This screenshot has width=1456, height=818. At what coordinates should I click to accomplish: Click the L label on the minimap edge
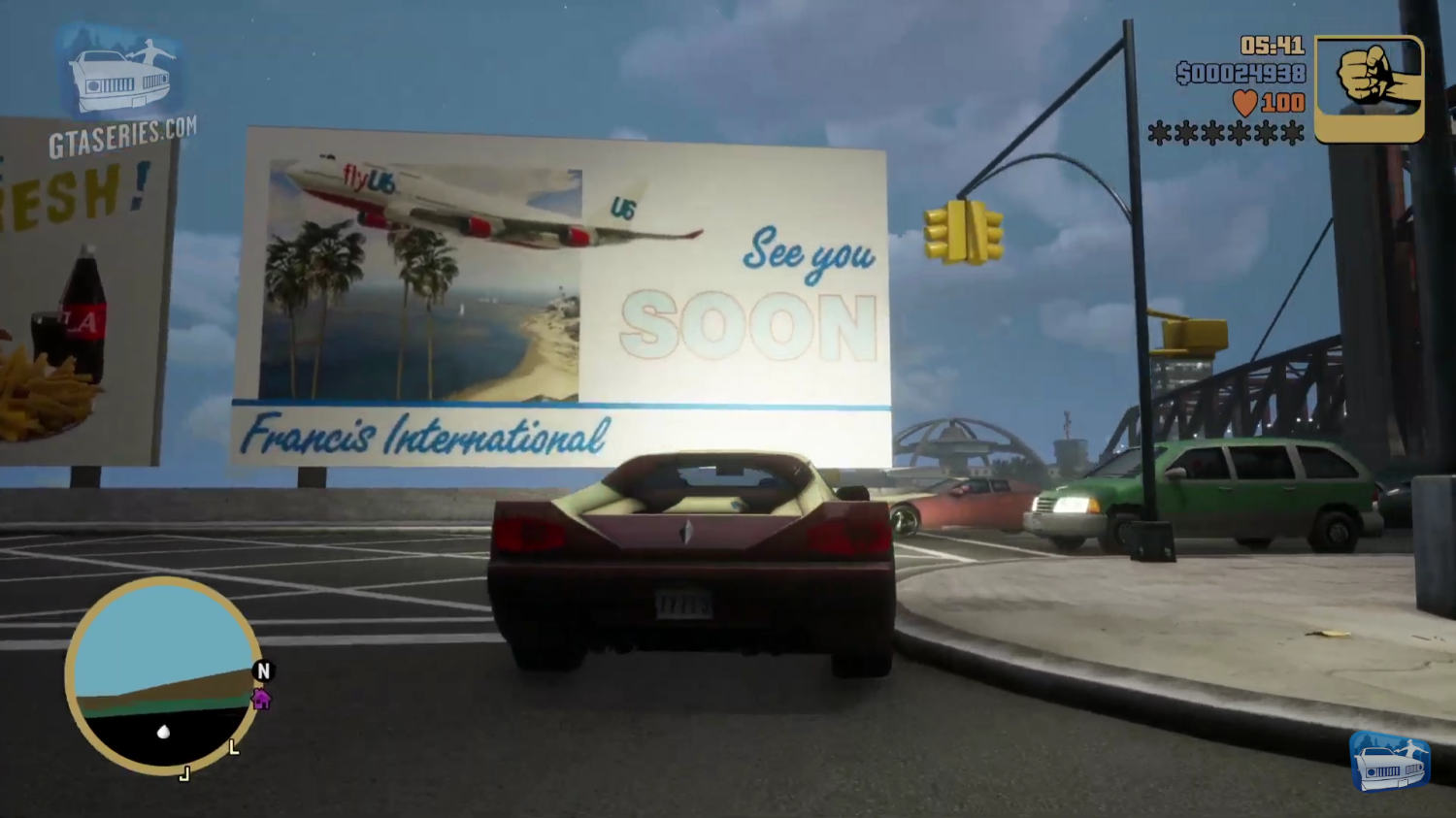click(x=233, y=747)
